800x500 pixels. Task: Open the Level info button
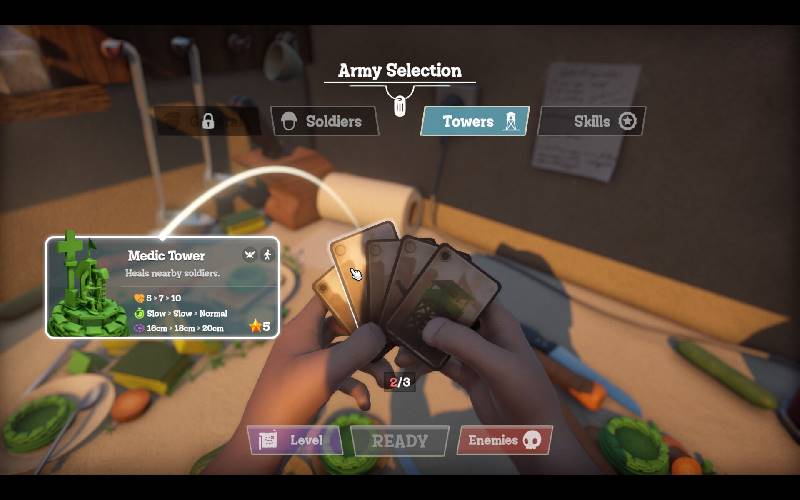pyautogui.click(x=295, y=440)
